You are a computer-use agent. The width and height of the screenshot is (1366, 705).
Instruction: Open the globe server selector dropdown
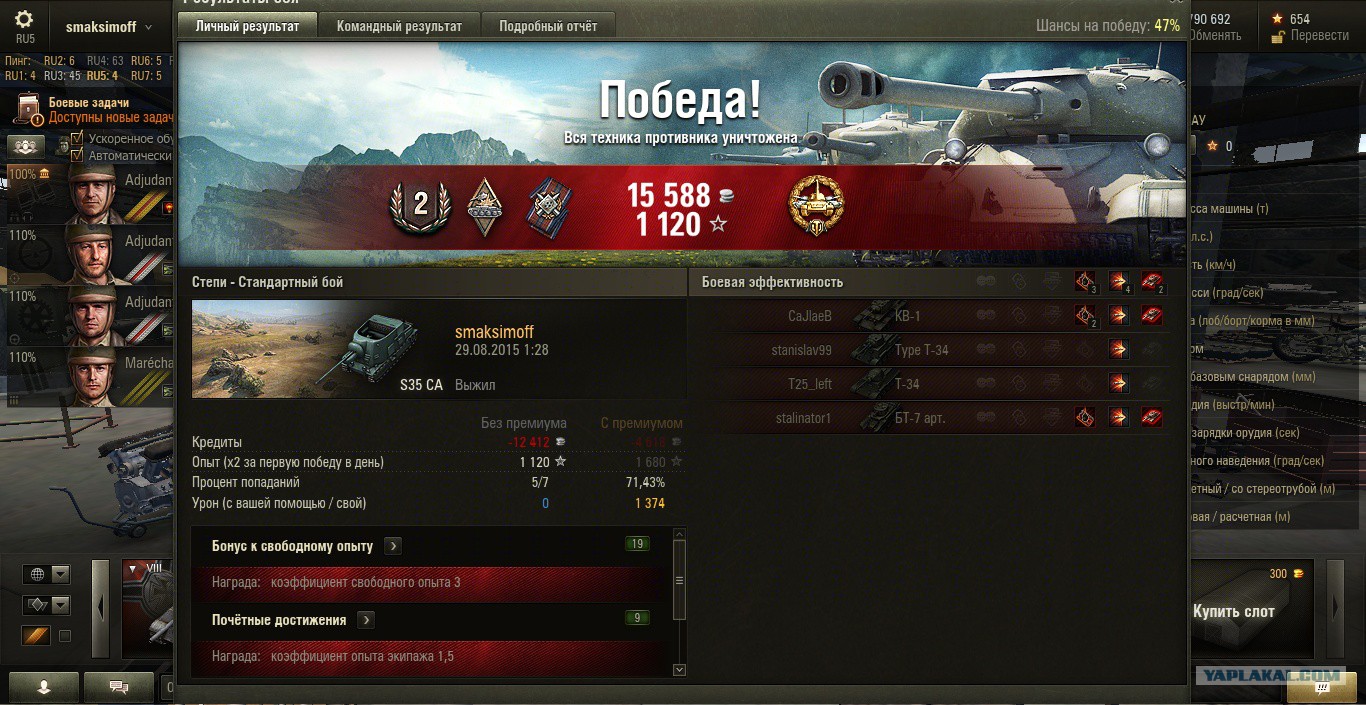pos(47,574)
